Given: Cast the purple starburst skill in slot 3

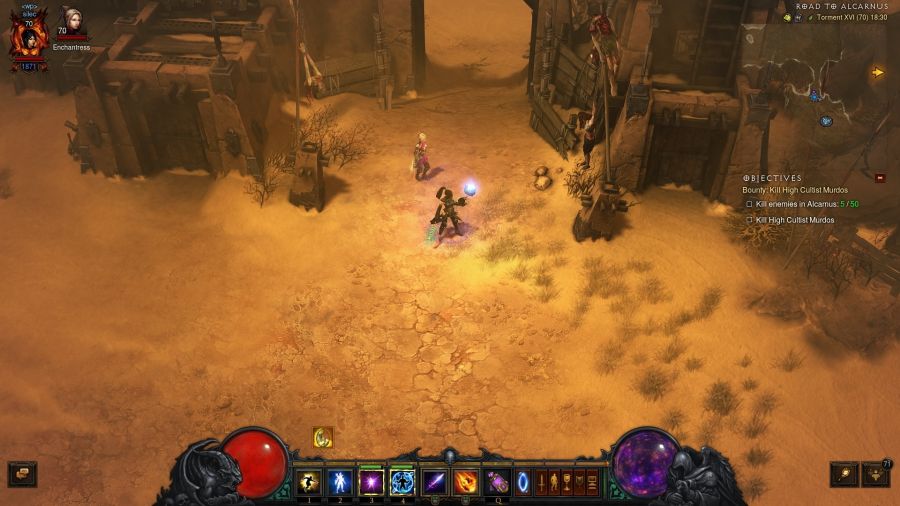Looking at the screenshot, I should point(371,482).
